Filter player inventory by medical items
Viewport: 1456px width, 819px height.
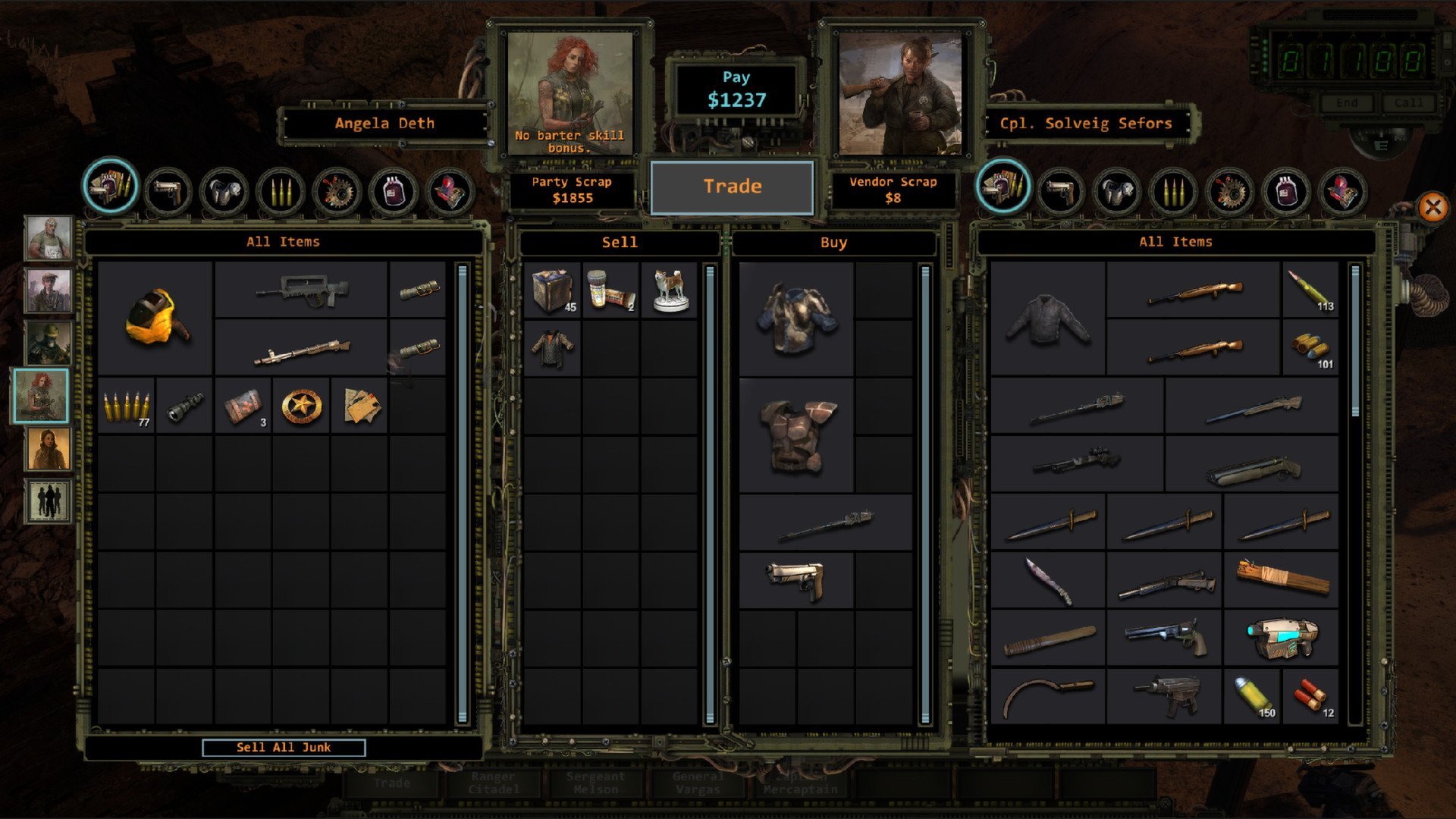(x=393, y=190)
